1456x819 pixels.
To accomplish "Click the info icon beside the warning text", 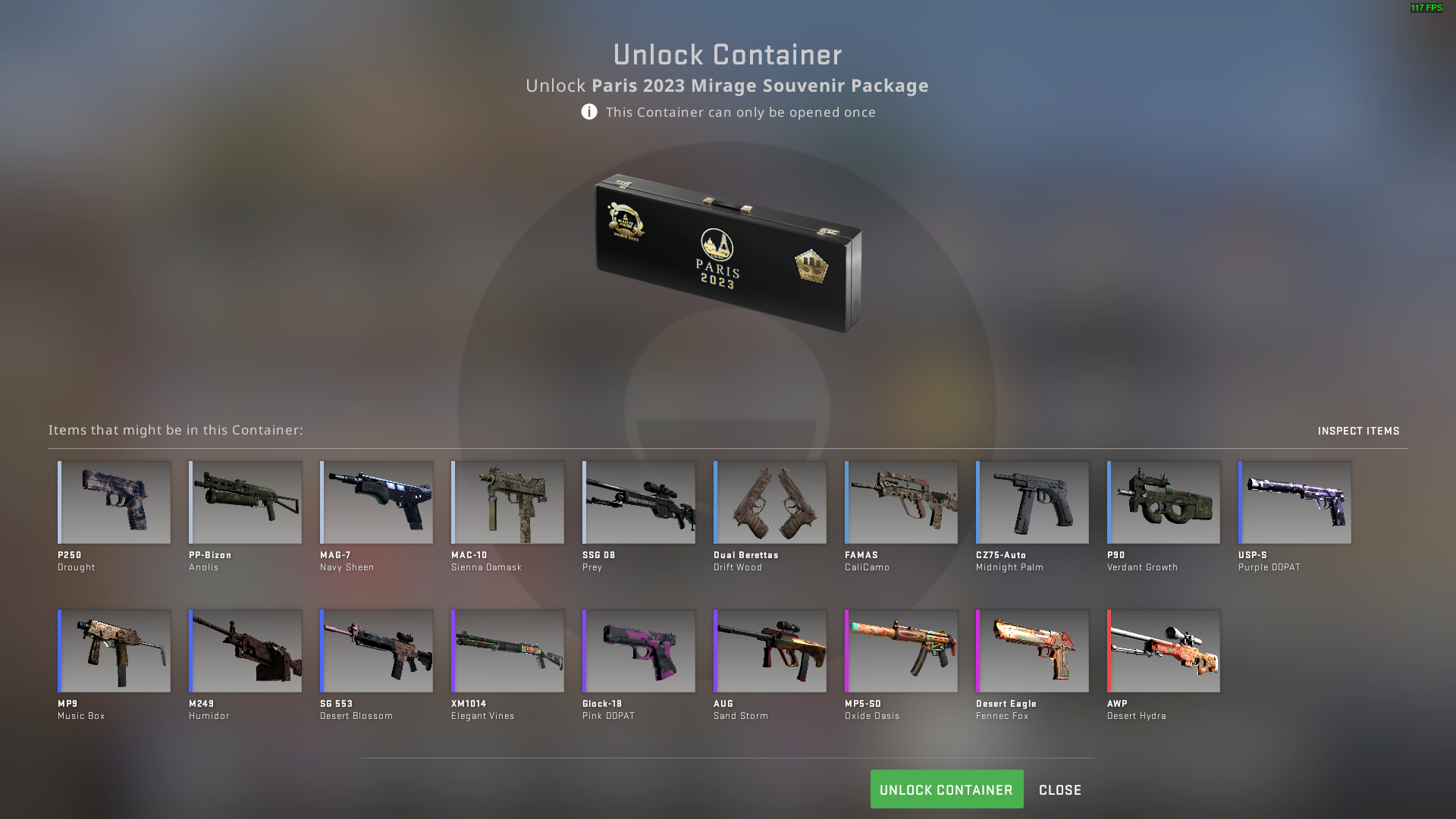I will click(x=588, y=111).
